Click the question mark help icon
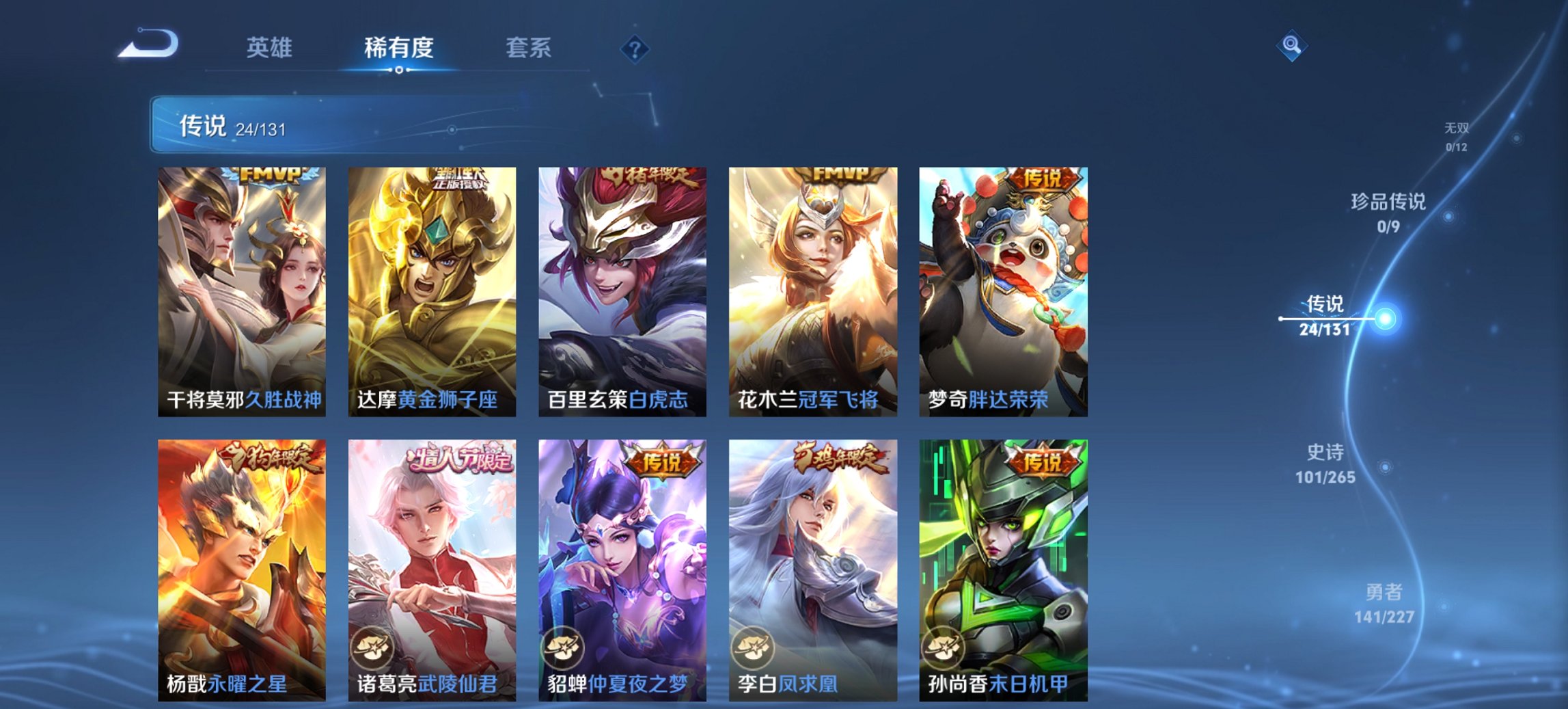The width and height of the screenshot is (1568, 709). [635, 47]
